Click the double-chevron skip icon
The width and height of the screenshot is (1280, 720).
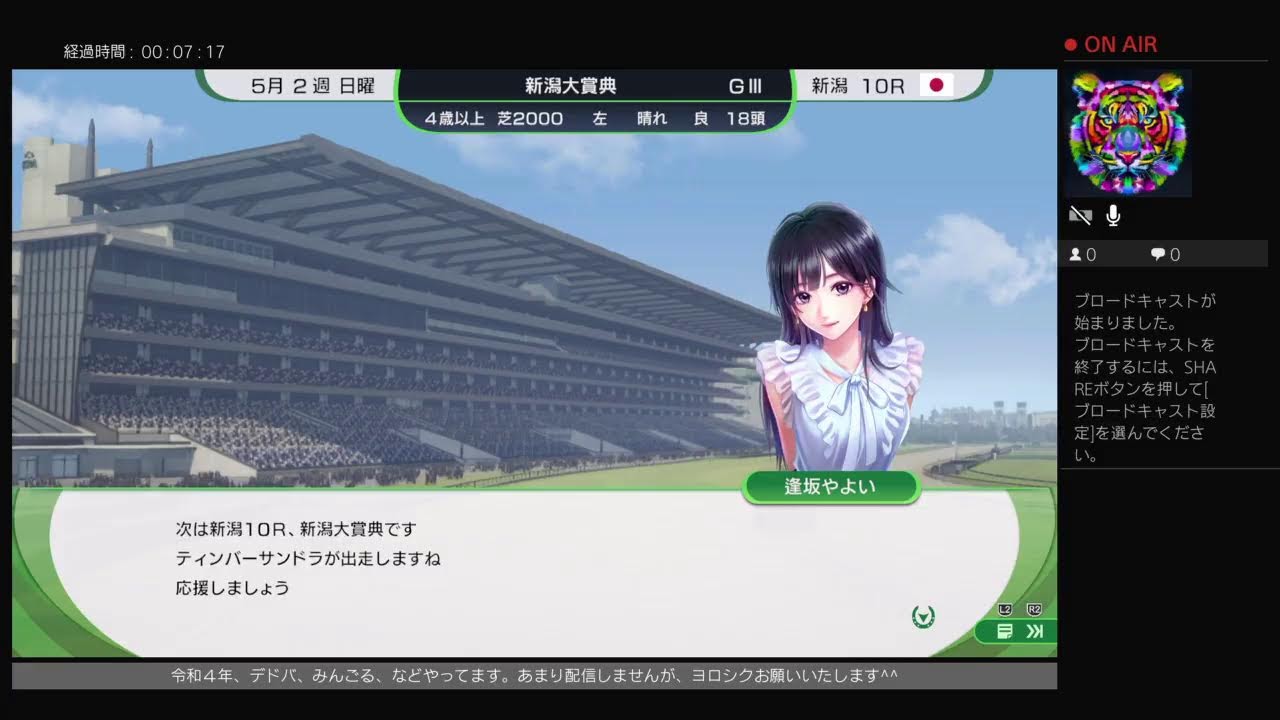(x=1033, y=631)
